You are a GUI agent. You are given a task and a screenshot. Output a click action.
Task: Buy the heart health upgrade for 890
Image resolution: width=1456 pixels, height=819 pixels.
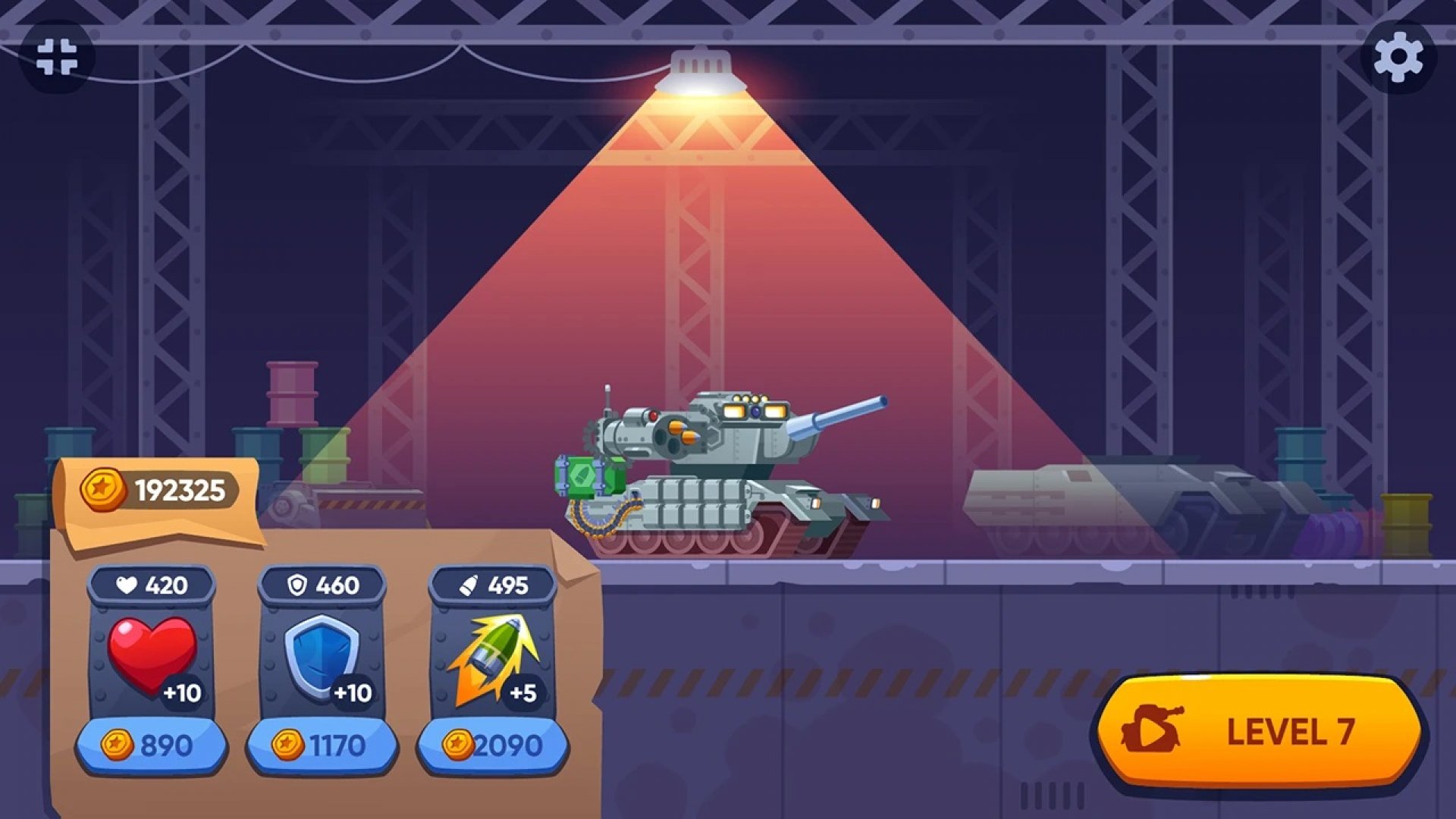152,745
